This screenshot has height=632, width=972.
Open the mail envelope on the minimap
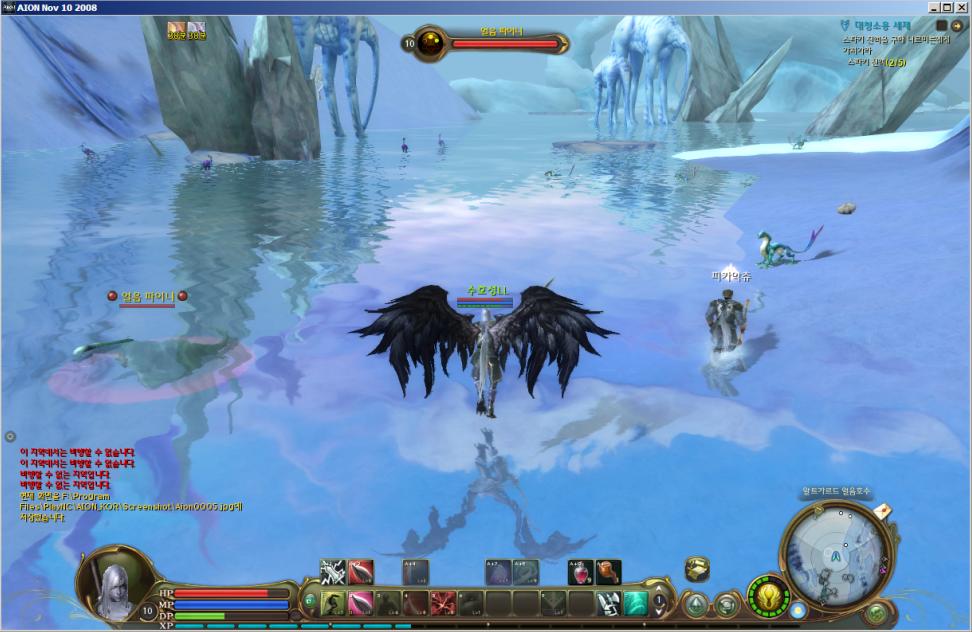881,511
